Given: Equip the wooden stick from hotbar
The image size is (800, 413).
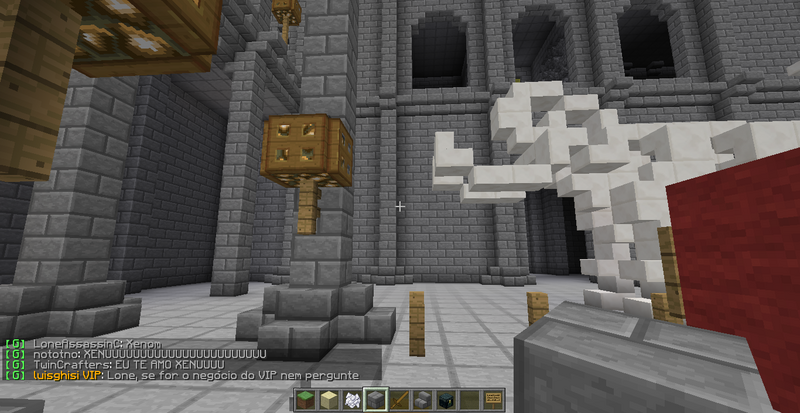Looking at the screenshot, I should point(399,400).
